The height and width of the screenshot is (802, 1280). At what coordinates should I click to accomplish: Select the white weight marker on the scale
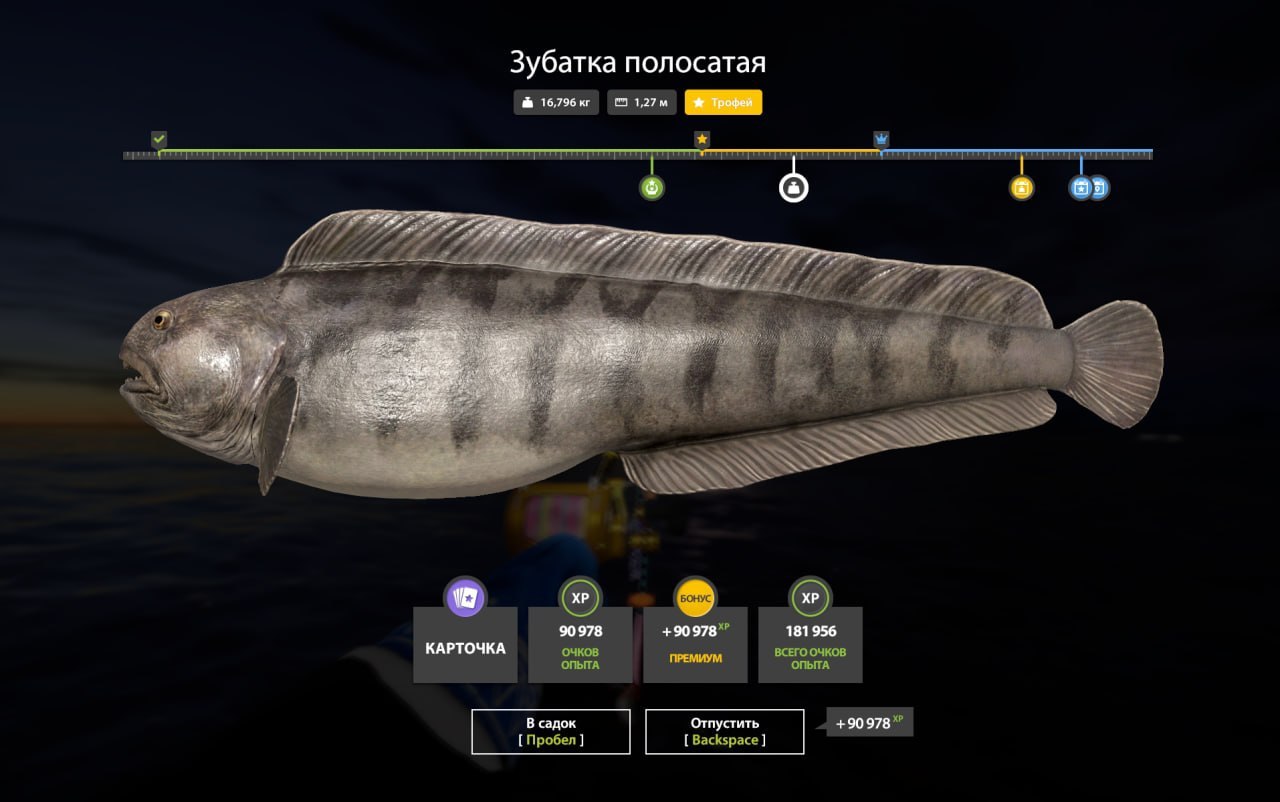pos(793,187)
